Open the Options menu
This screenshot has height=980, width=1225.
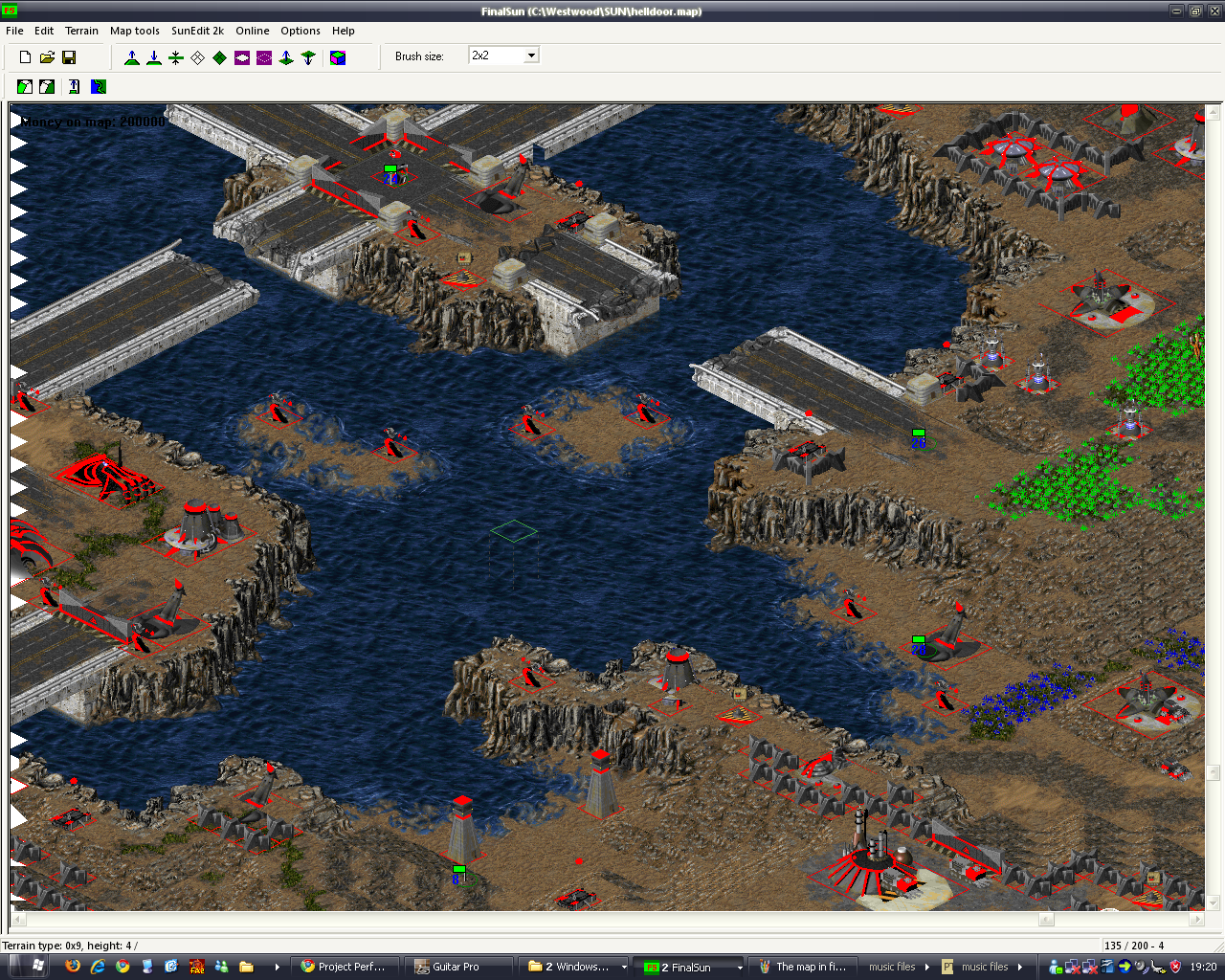click(x=300, y=31)
